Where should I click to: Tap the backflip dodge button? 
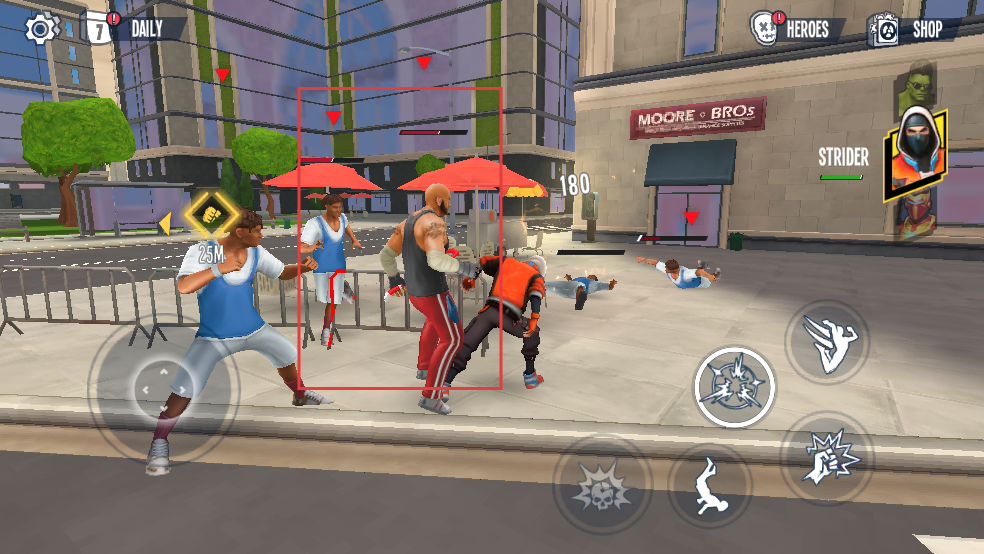click(x=710, y=485)
